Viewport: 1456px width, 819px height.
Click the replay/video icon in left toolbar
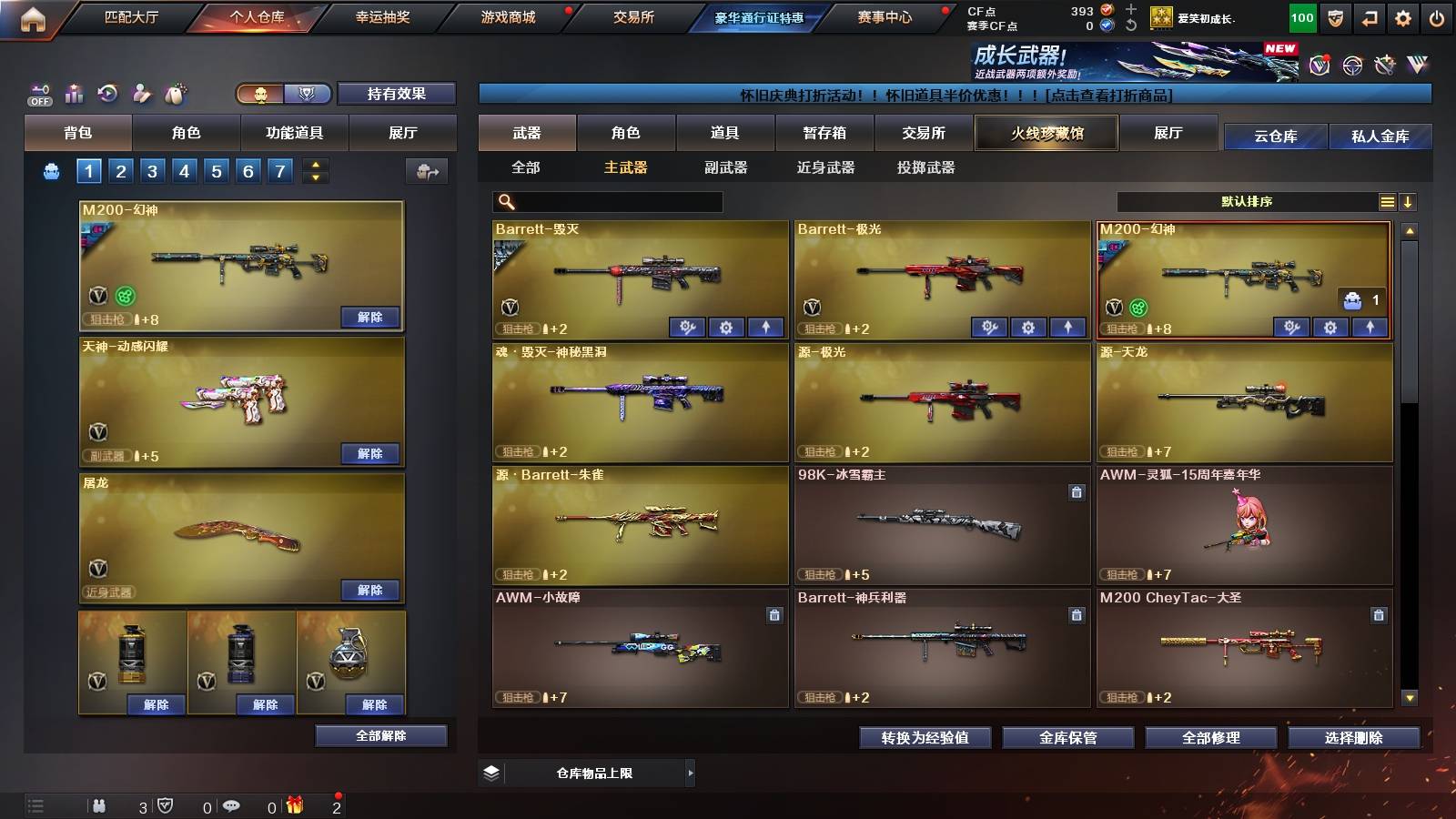click(x=107, y=92)
